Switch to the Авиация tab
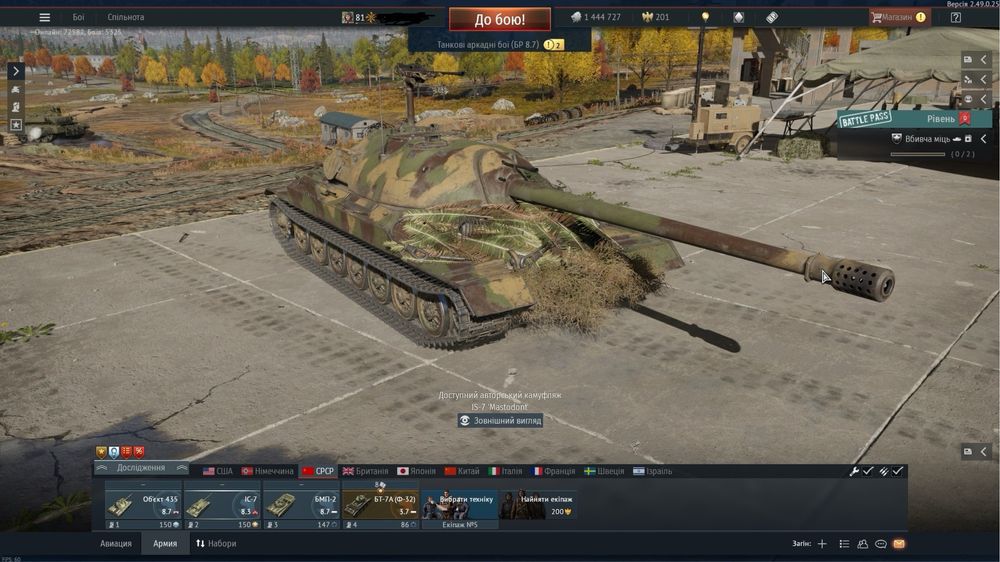1000x562 pixels. pos(115,544)
